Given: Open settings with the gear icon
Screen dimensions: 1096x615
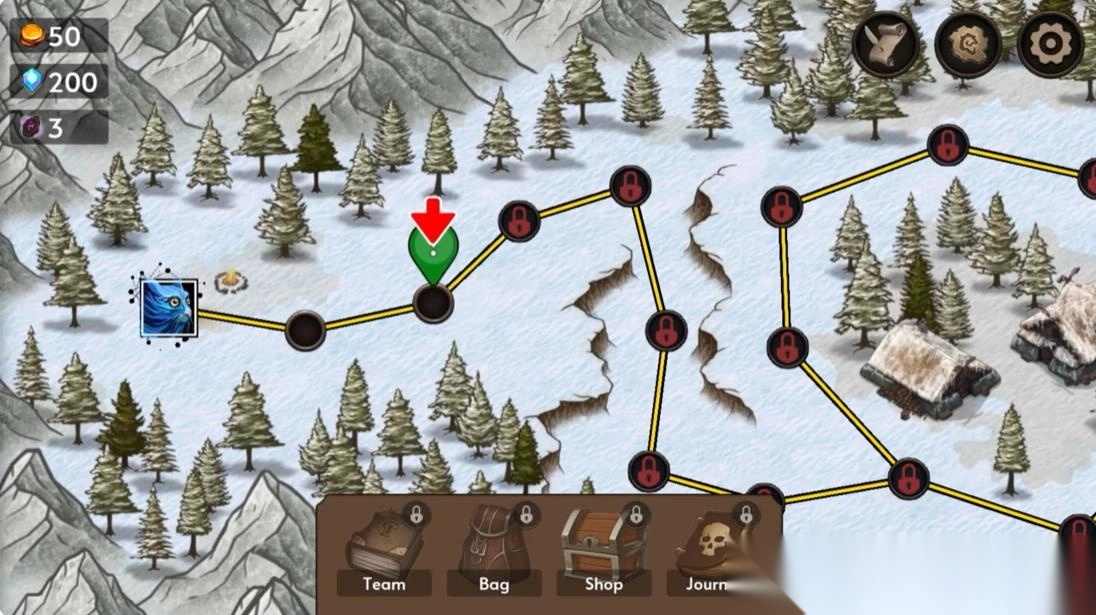Looking at the screenshot, I should click(1050, 45).
